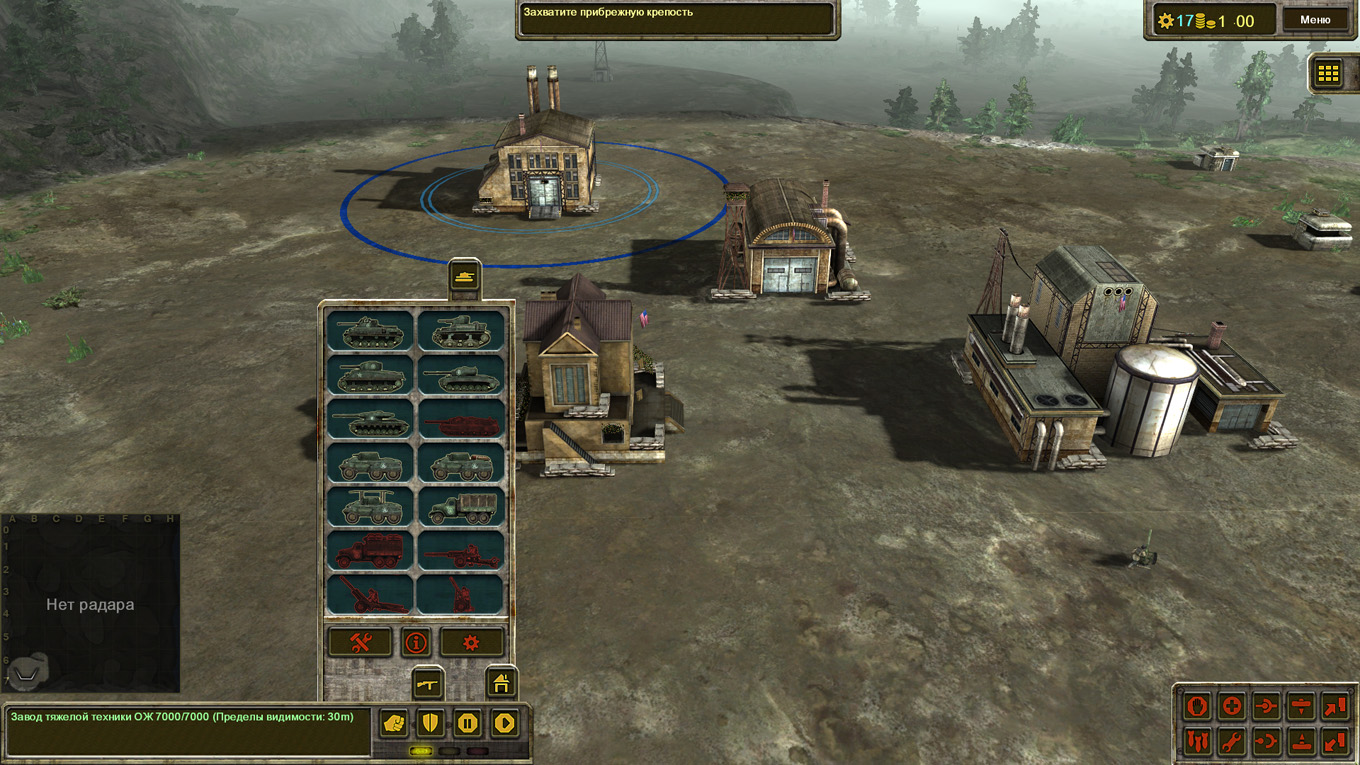Use the red wrench repair command

[x=1232, y=741]
